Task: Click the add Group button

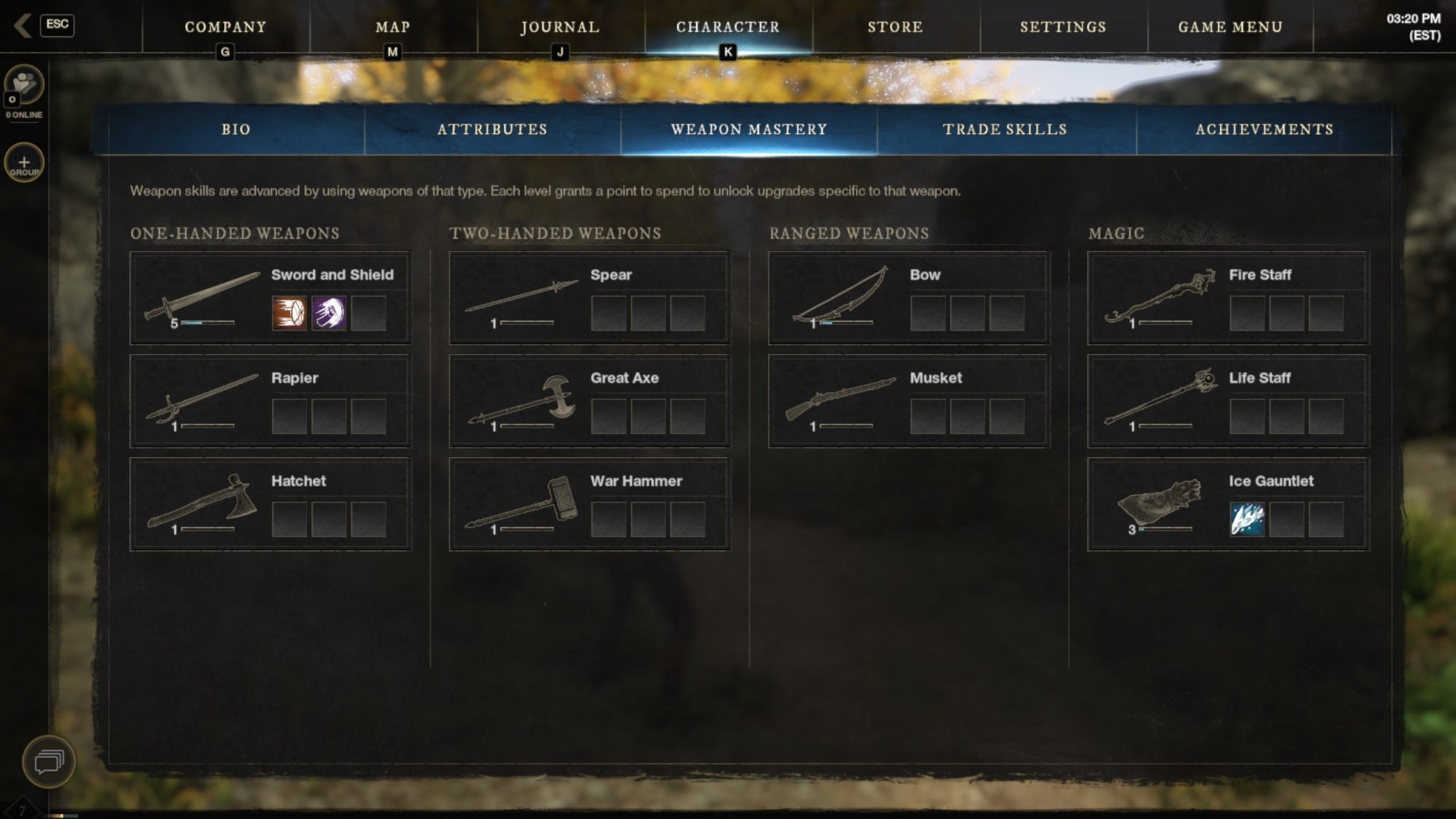Action: tap(24, 164)
